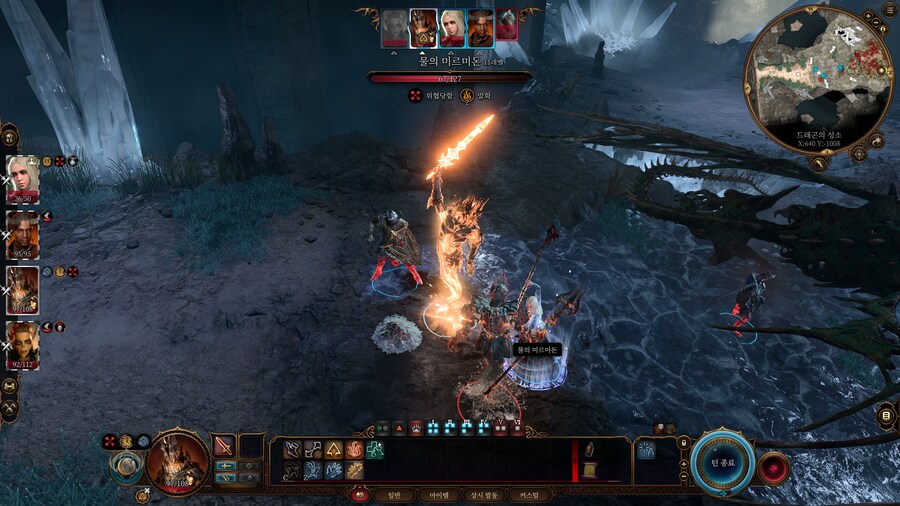Switch to the 커스텀 hotbar tab
The width and height of the screenshot is (900, 506).
530,495
